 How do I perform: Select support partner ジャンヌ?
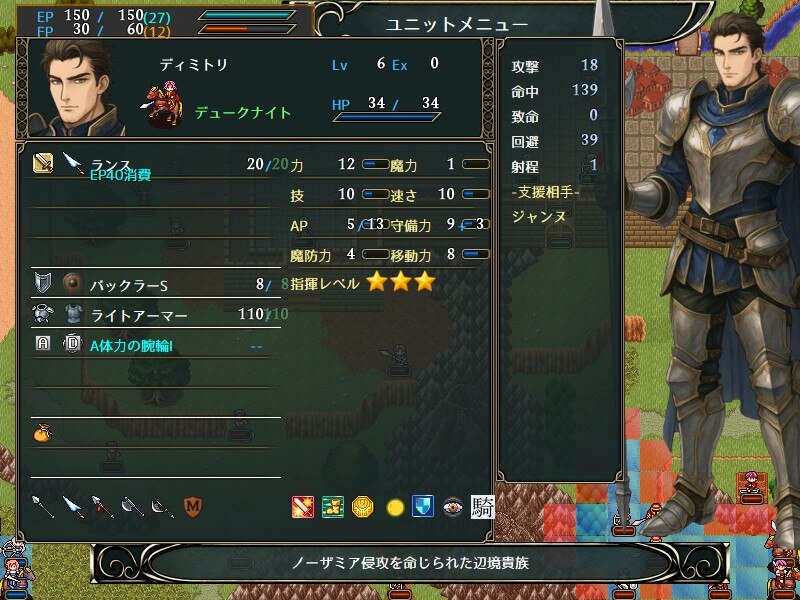539,215
